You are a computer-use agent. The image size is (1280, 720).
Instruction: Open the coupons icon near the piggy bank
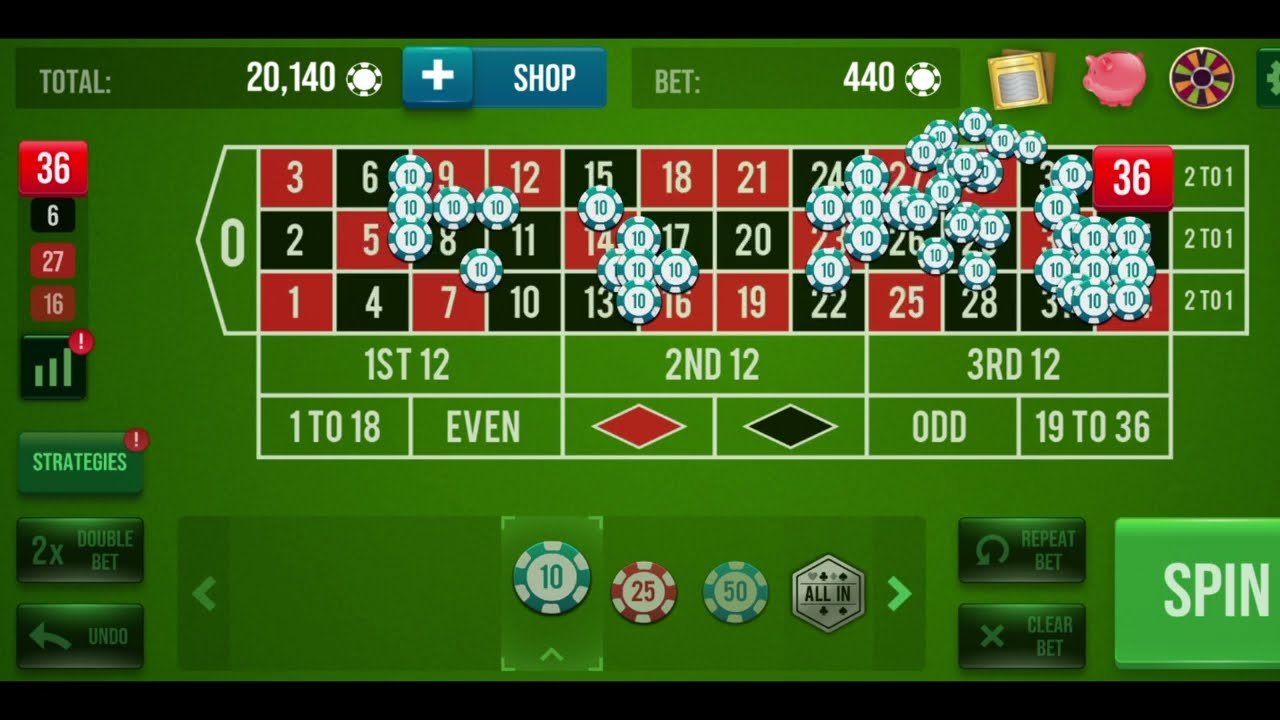pyautogui.click(x=1022, y=78)
